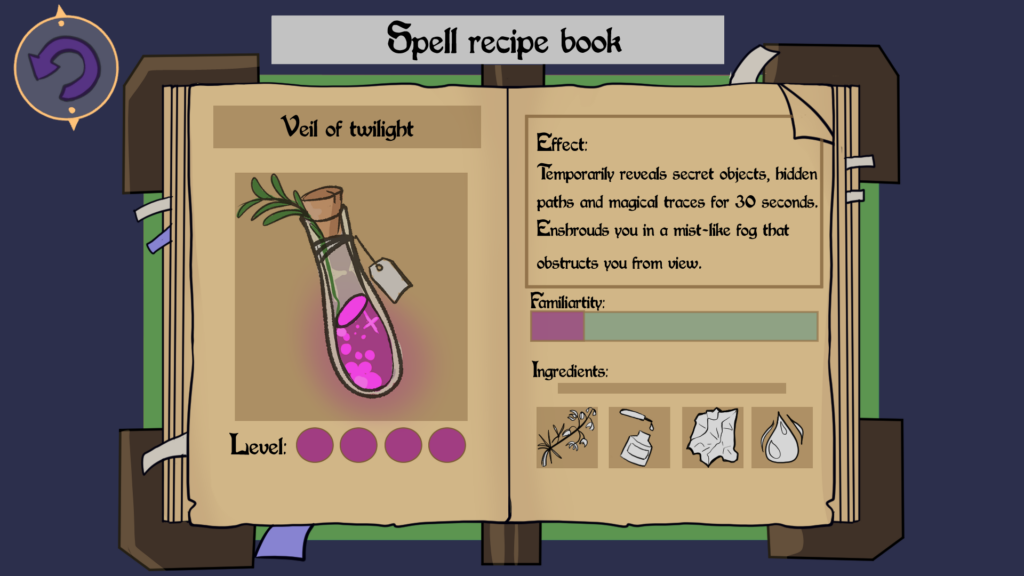Click the purple back arrow button
The image size is (1024, 576).
[66, 68]
